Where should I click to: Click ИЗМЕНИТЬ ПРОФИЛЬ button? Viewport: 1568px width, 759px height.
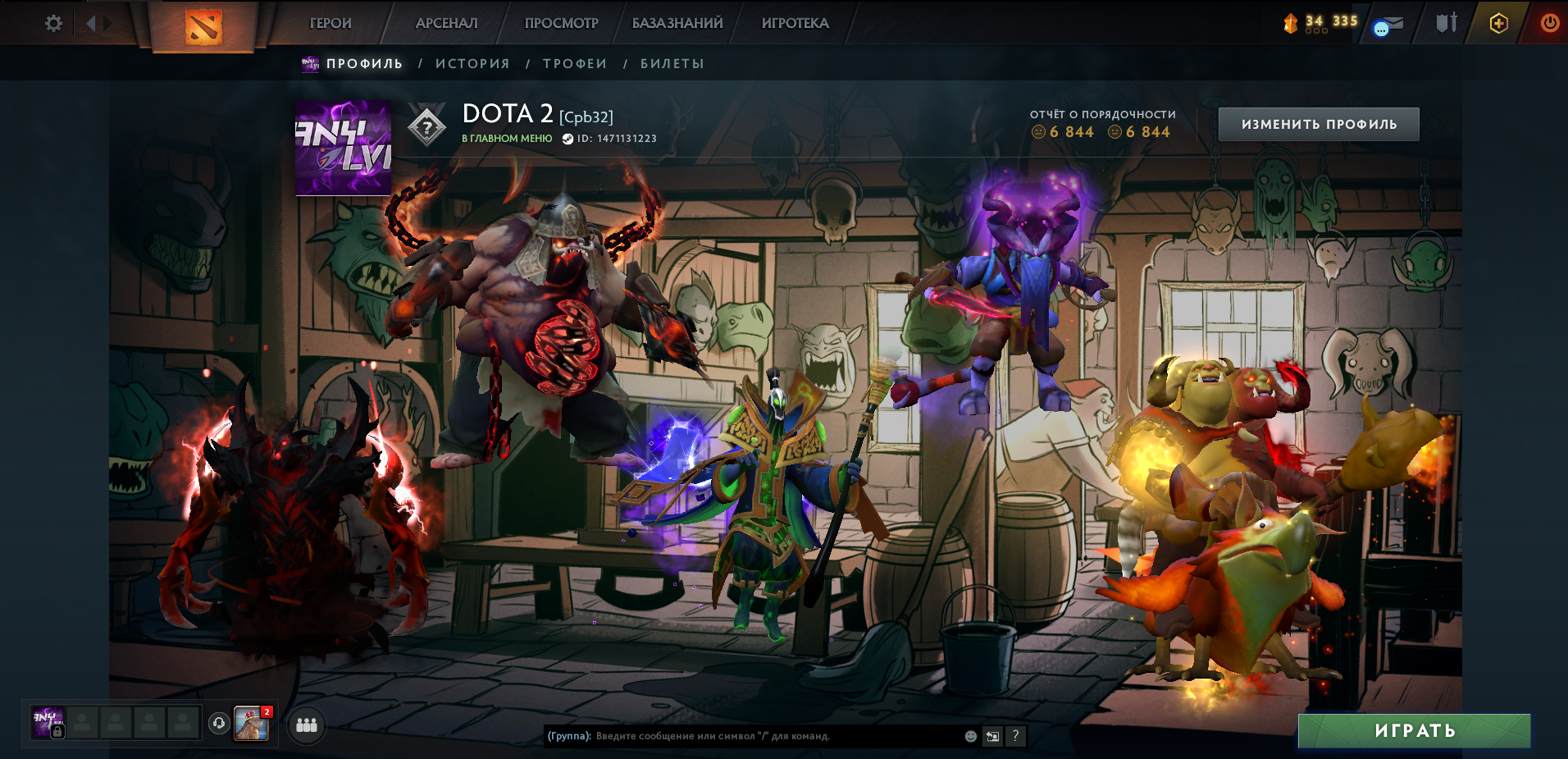coord(1317,123)
